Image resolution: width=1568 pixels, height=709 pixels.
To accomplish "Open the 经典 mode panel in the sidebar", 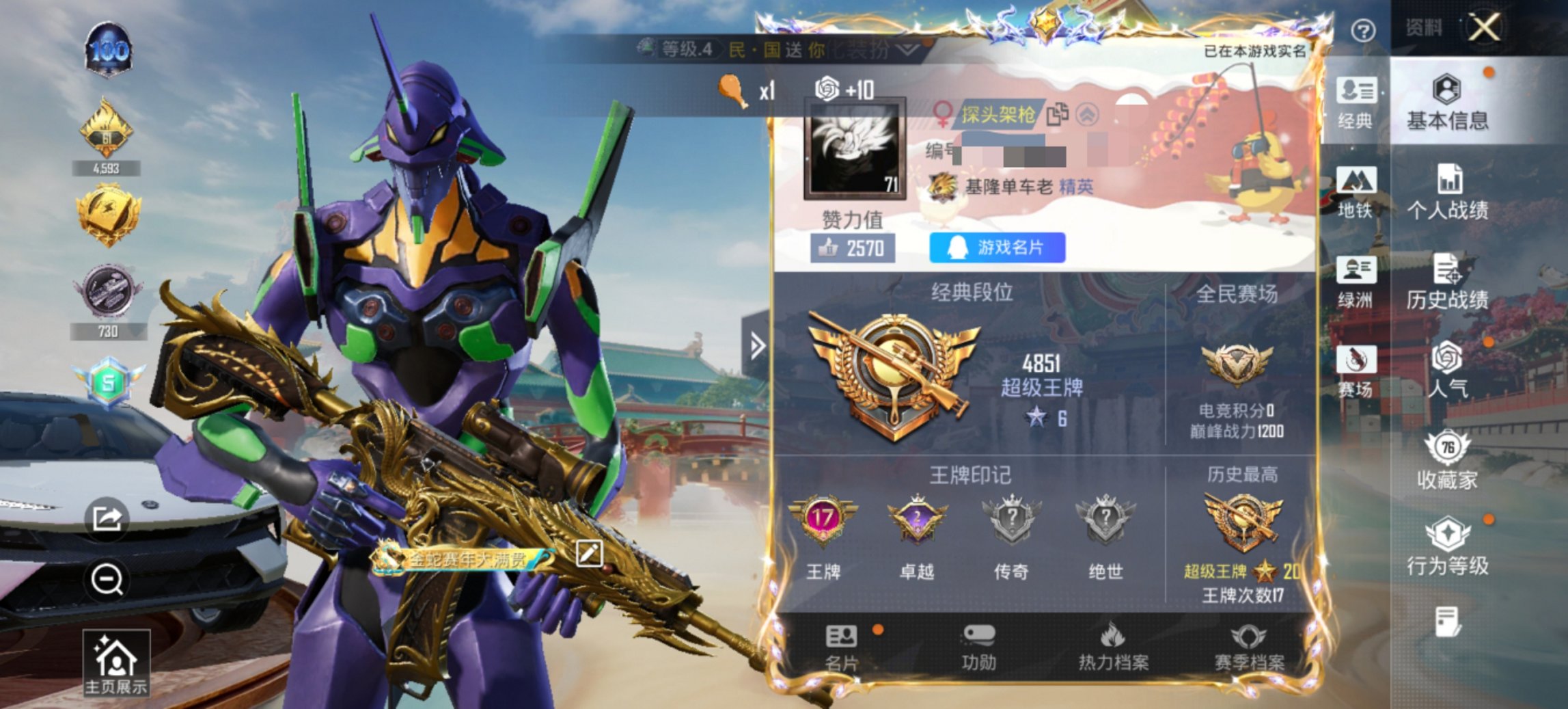I will 1357,103.
